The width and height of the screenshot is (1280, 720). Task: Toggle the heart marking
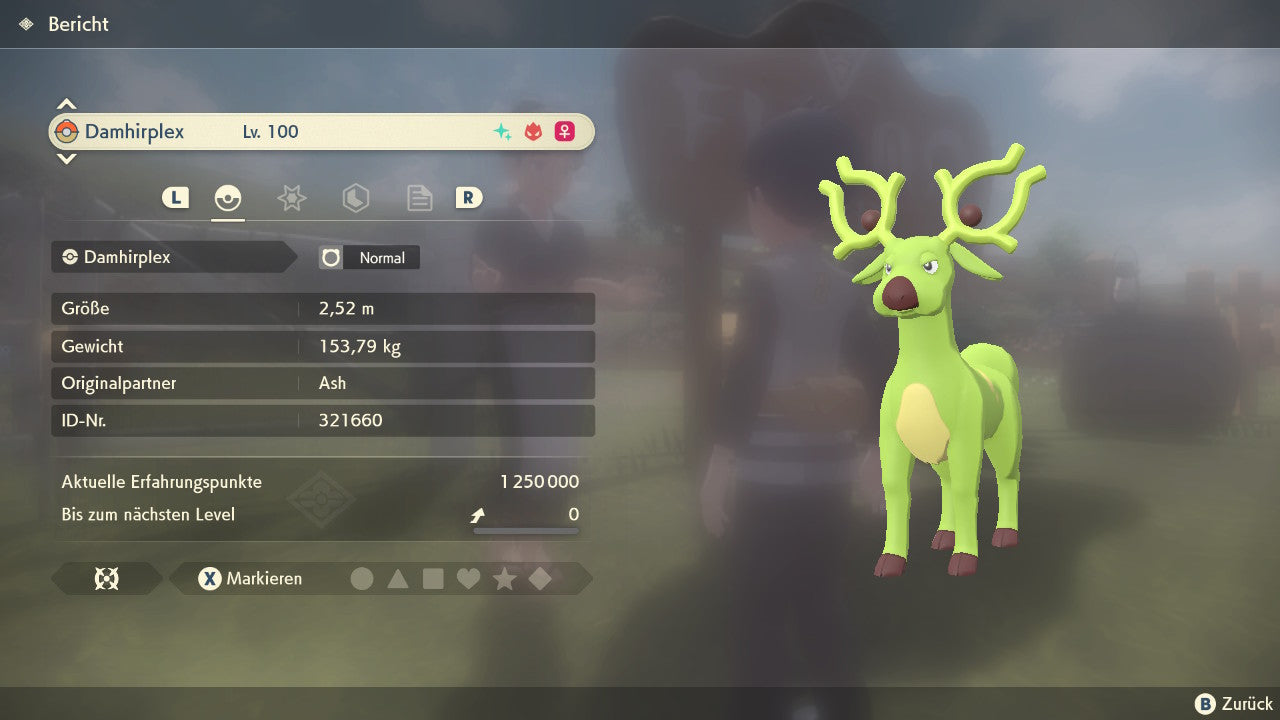click(468, 579)
